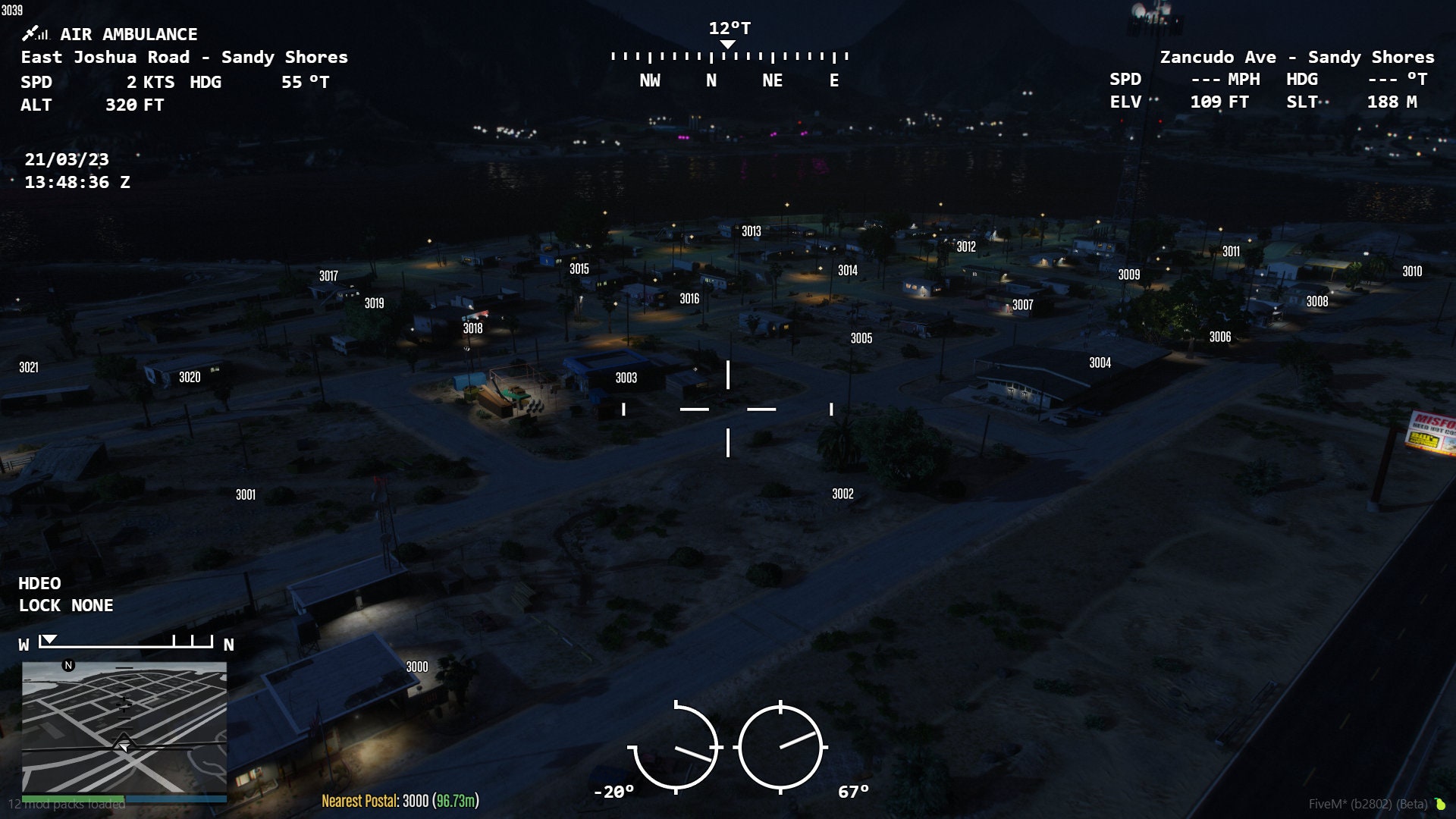
Task: Click the N compass icon on the minimap
Action: (67, 664)
